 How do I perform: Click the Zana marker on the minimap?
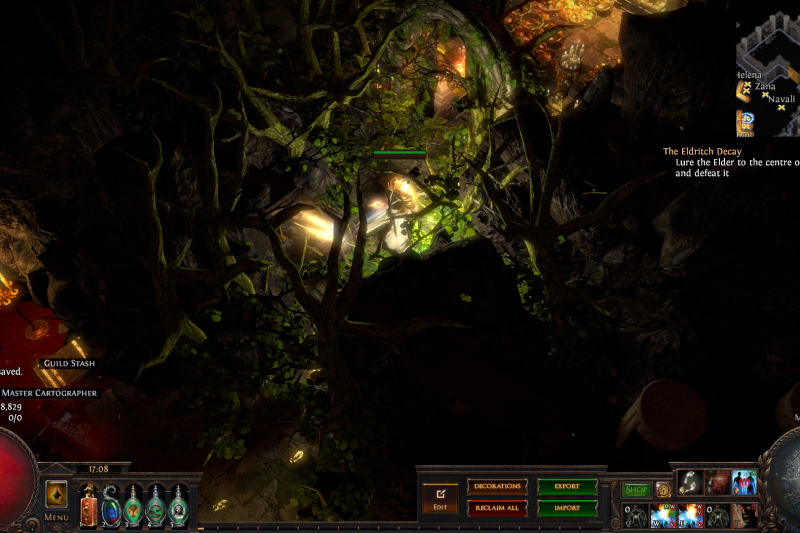tap(765, 87)
